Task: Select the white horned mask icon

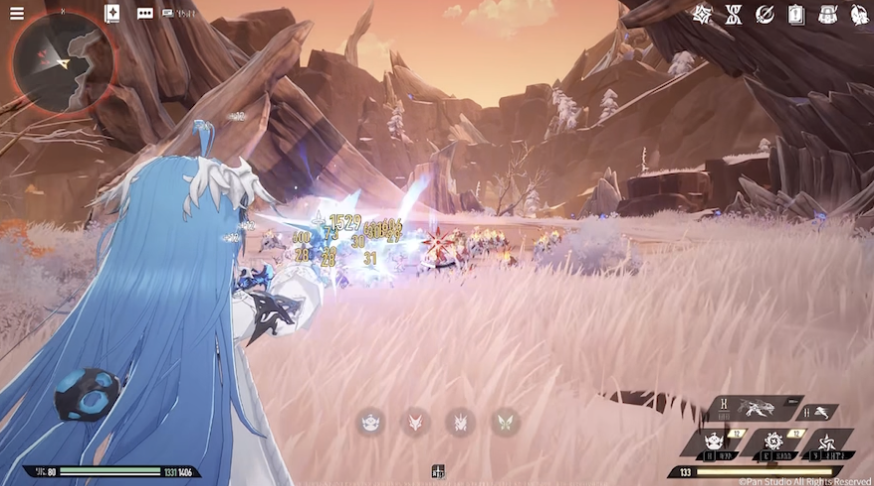Action: 460,422
